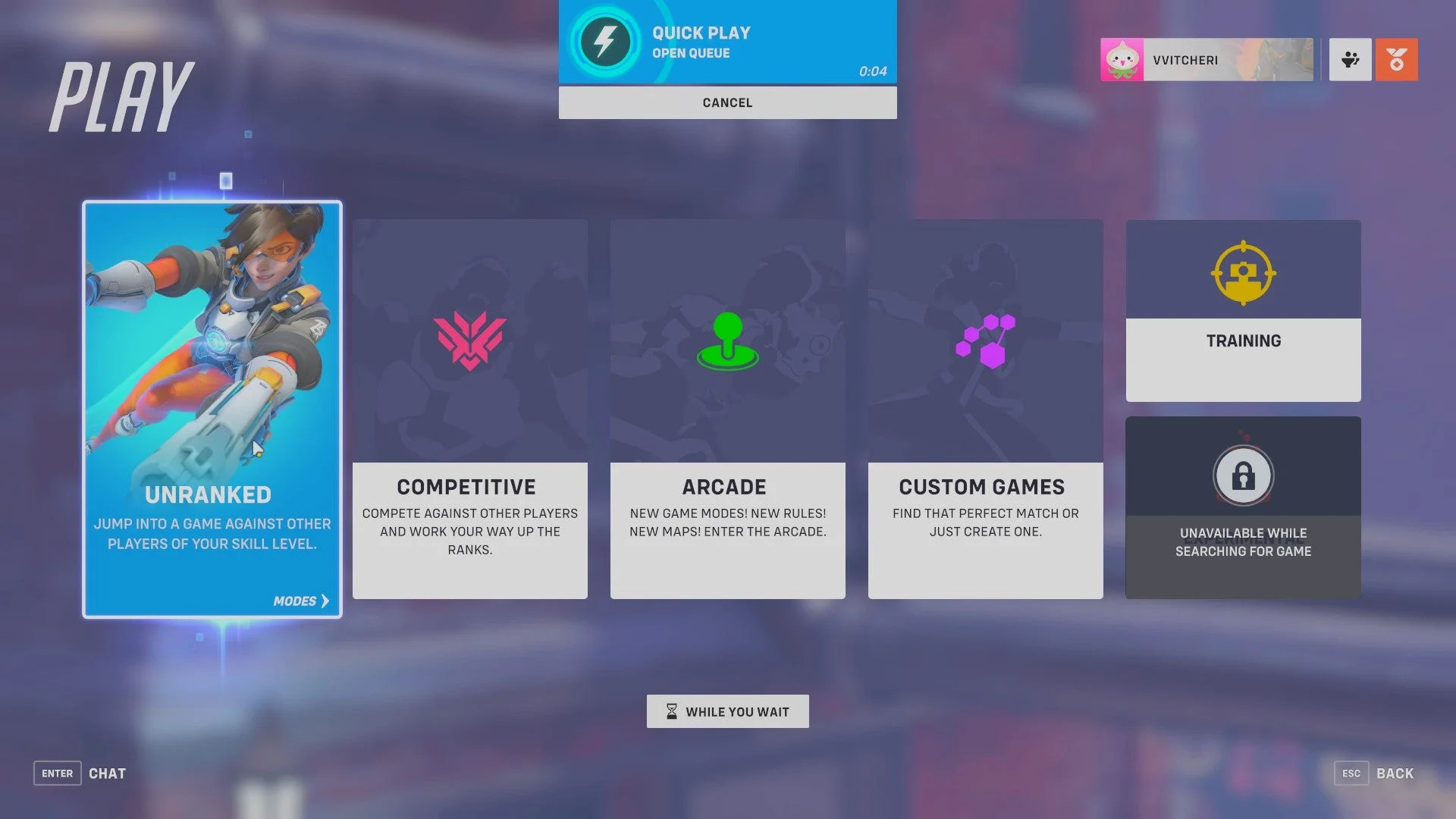Click the Pachimari player avatar
The image size is (1456, 819).
click(x=1120, y=60)
